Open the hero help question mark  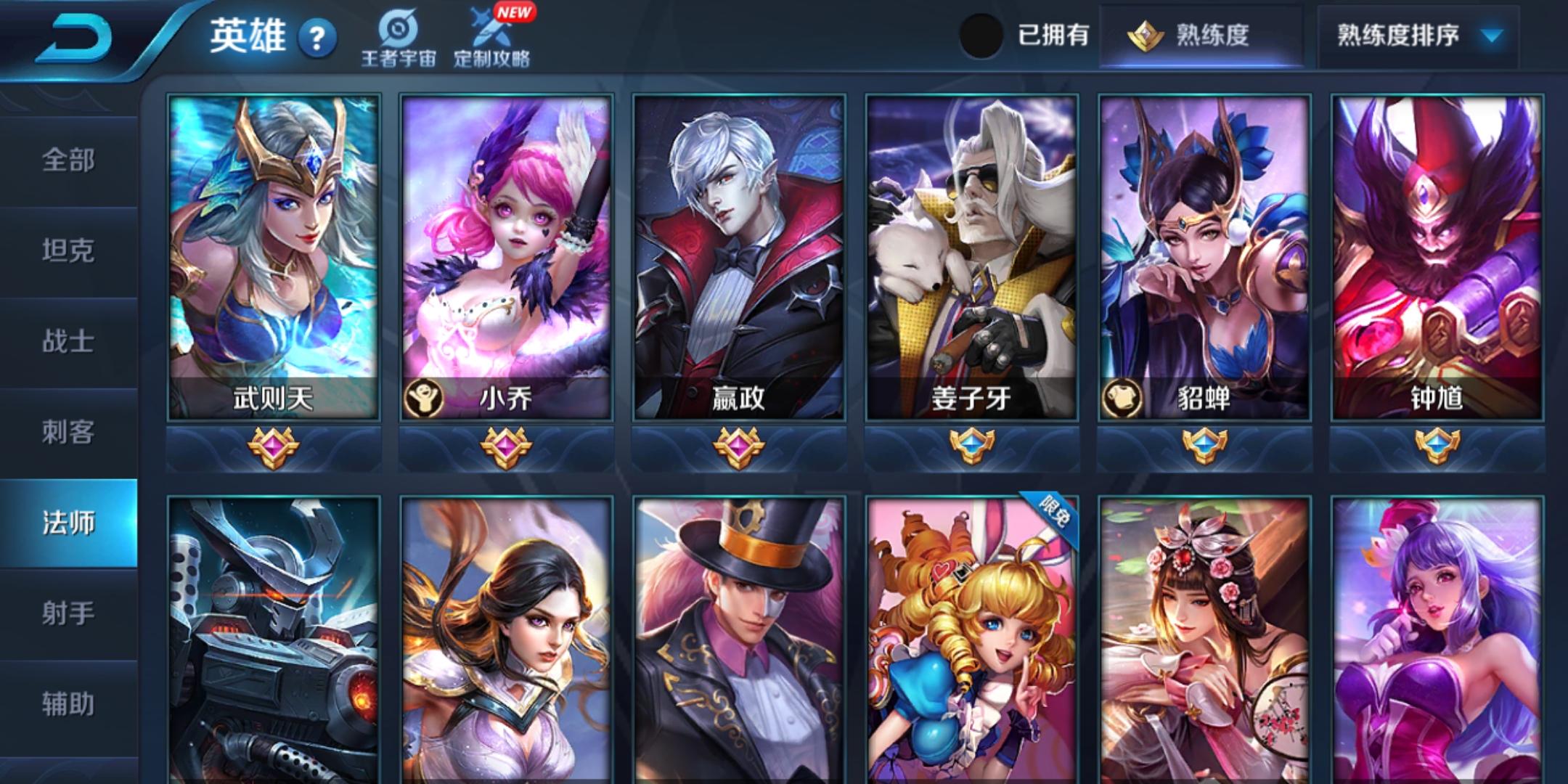[317, 38]
